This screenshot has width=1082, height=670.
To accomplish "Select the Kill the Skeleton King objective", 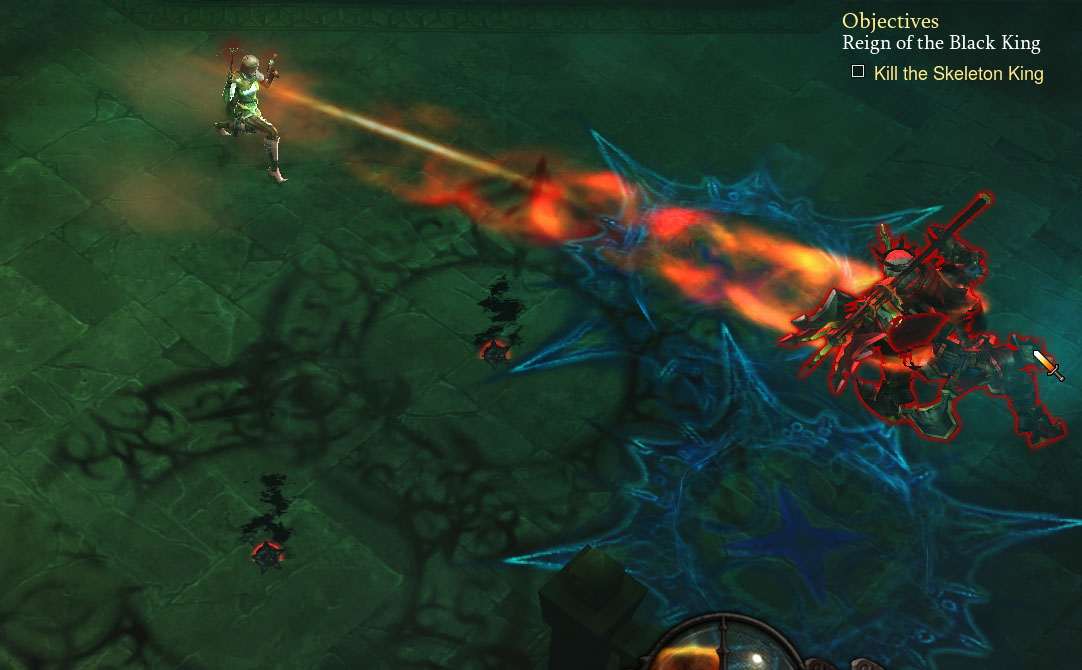I will tap(958, 74).
